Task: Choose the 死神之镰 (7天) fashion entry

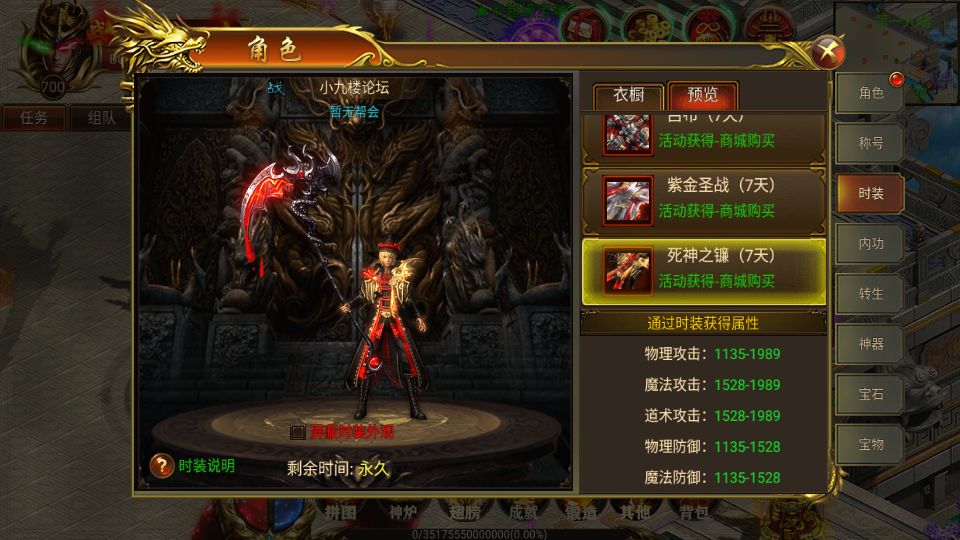Action: tap(704, 268)
